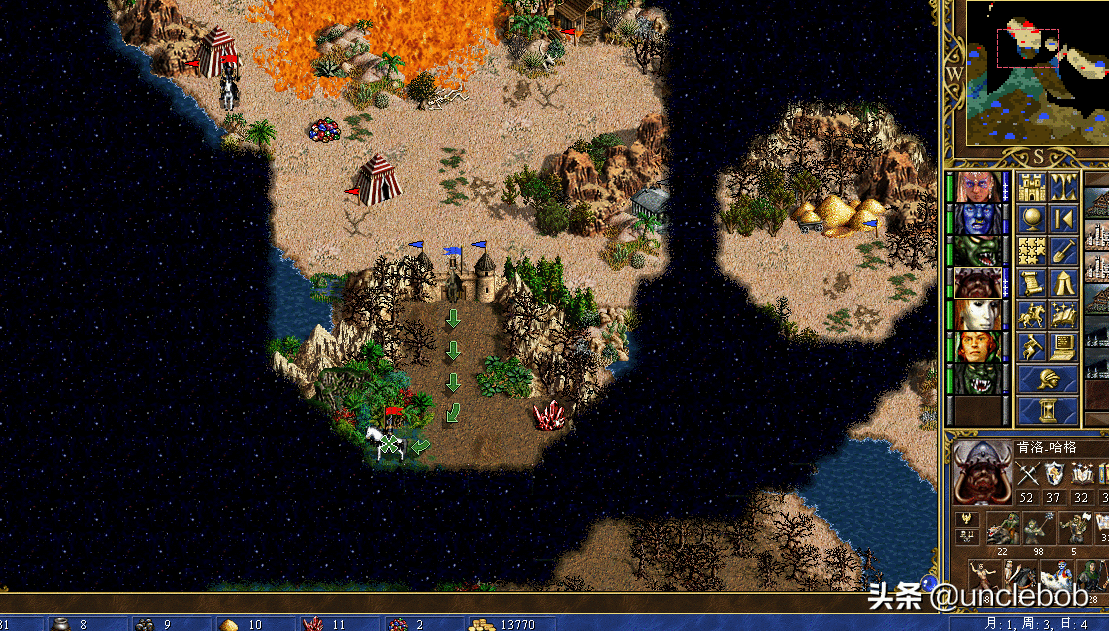The width and height of the screenshot is (1109, 631).
Task: Click the shovel dig button
Action: pyautogui.click(x=1063, y=250)
